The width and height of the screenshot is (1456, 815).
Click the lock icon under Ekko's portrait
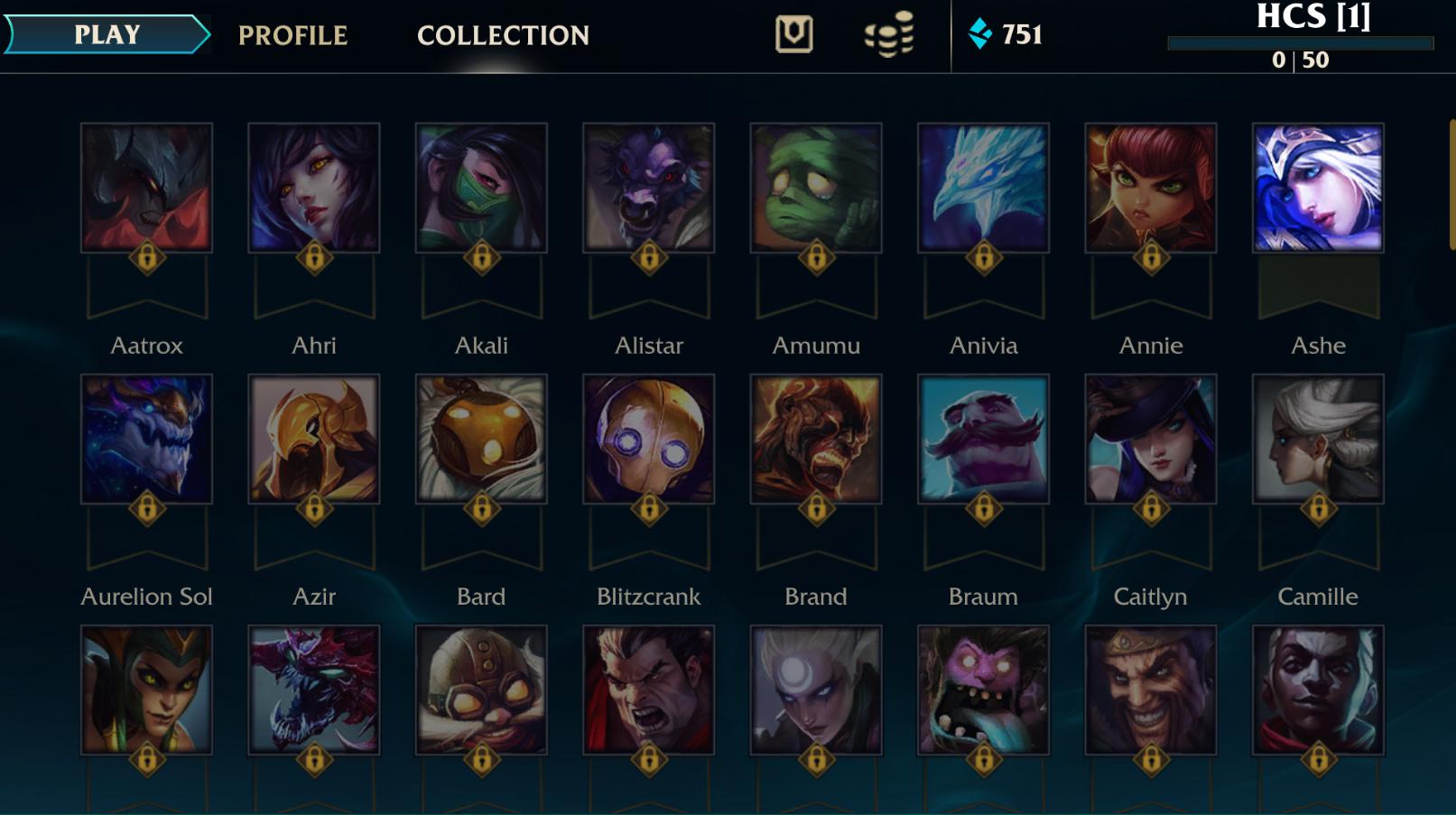[x=1317, y=758]
